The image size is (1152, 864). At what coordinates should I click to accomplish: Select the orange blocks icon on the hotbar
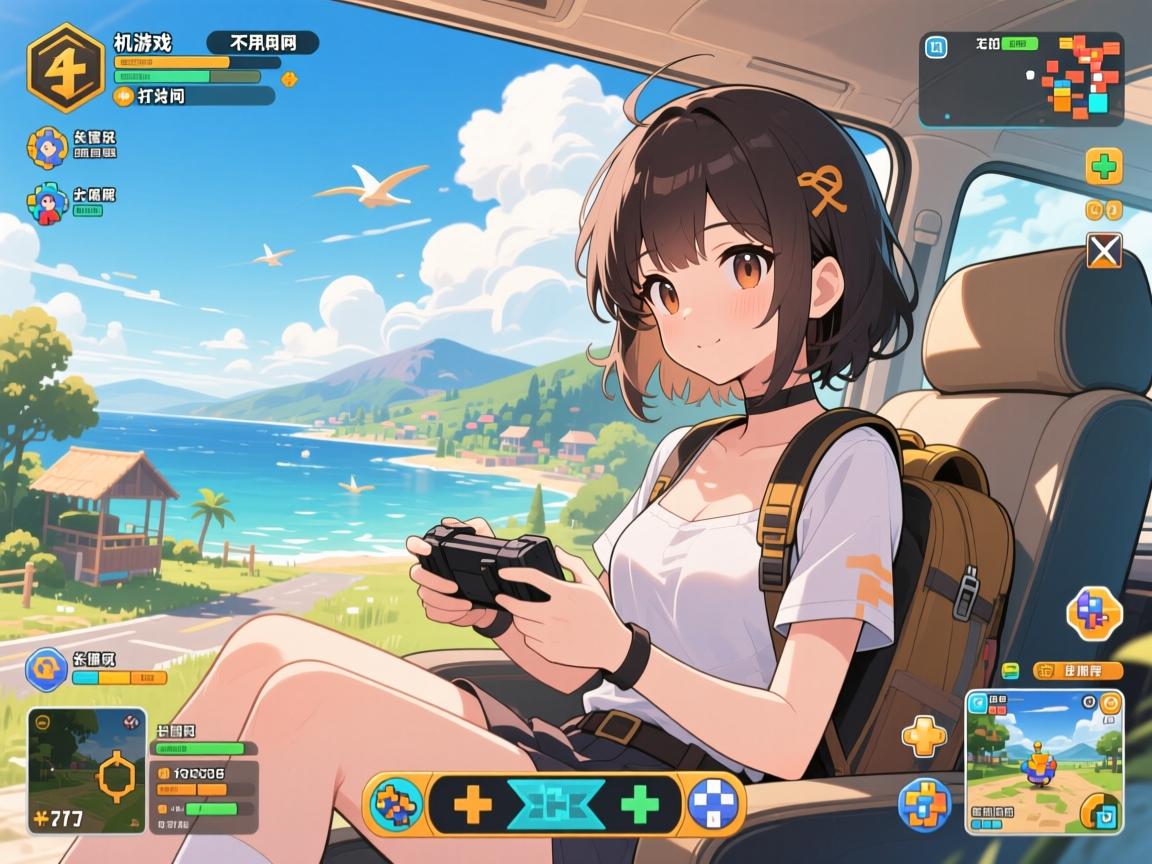(x=398, y=804)
